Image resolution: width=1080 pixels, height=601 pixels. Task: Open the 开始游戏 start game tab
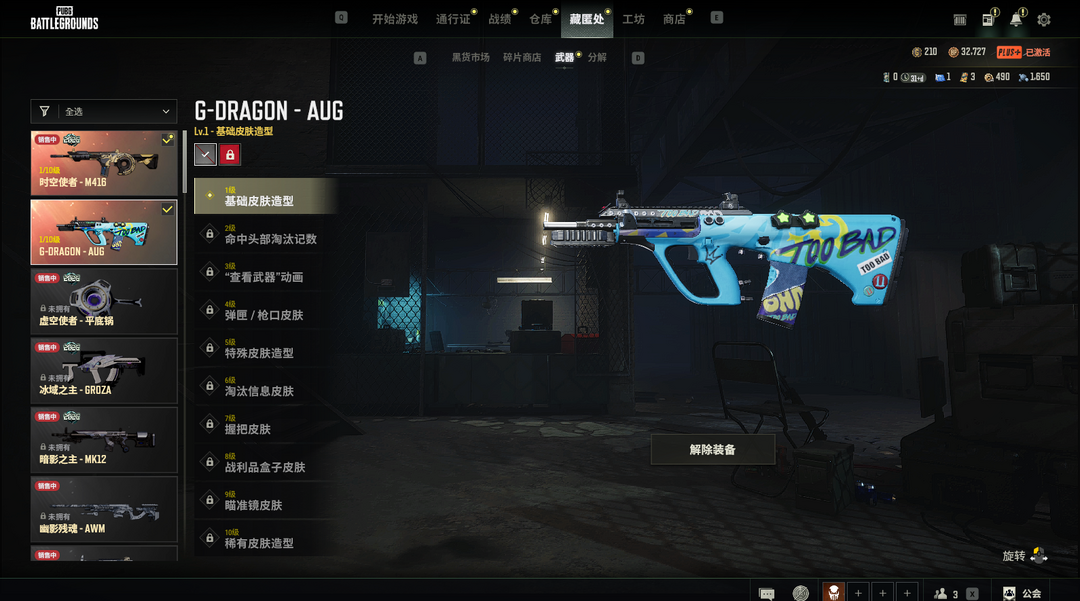click(394, 19)
